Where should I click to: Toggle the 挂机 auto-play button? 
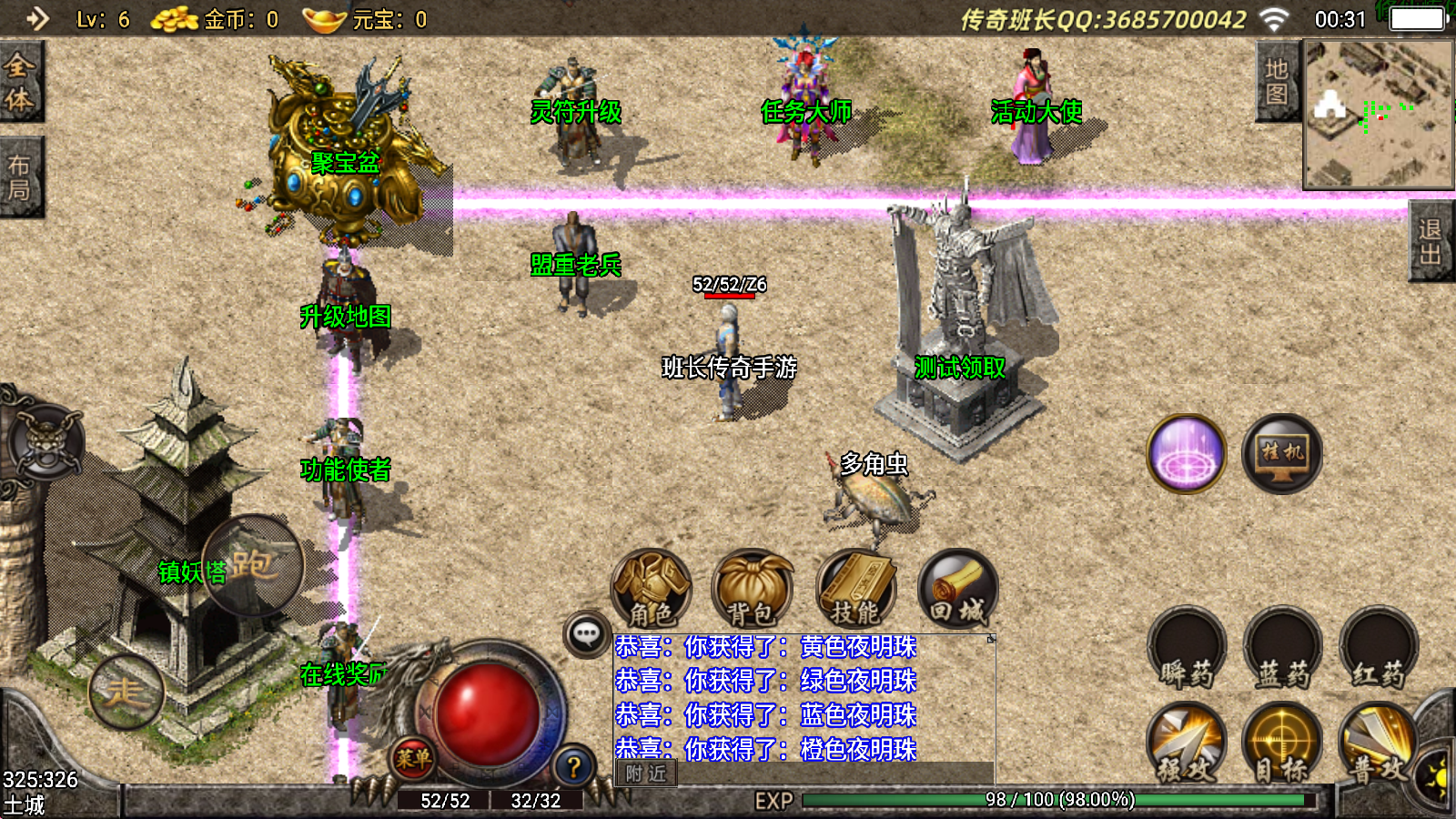(x=1281, y=453)
